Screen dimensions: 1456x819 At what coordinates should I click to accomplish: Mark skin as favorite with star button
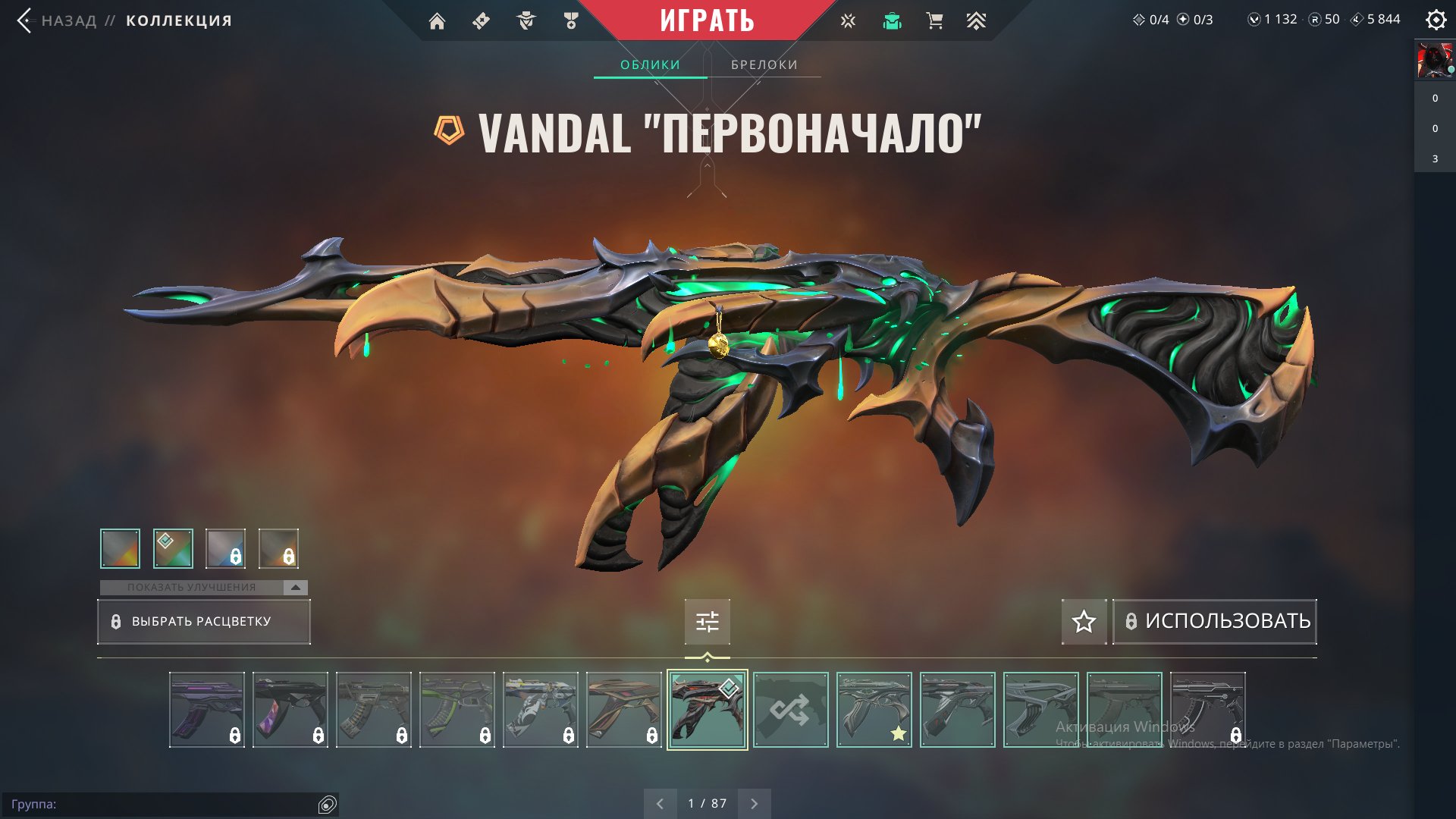[1084, 622]
